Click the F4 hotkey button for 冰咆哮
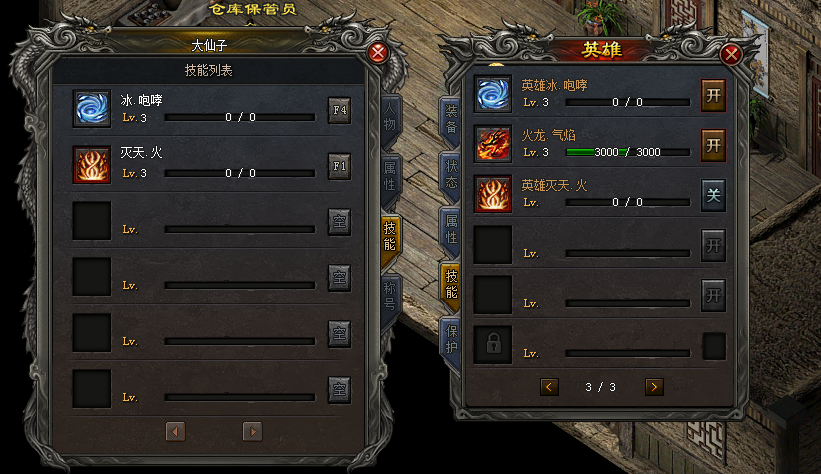The height and width of the screenshot is (474, 821). pos(339,109)
